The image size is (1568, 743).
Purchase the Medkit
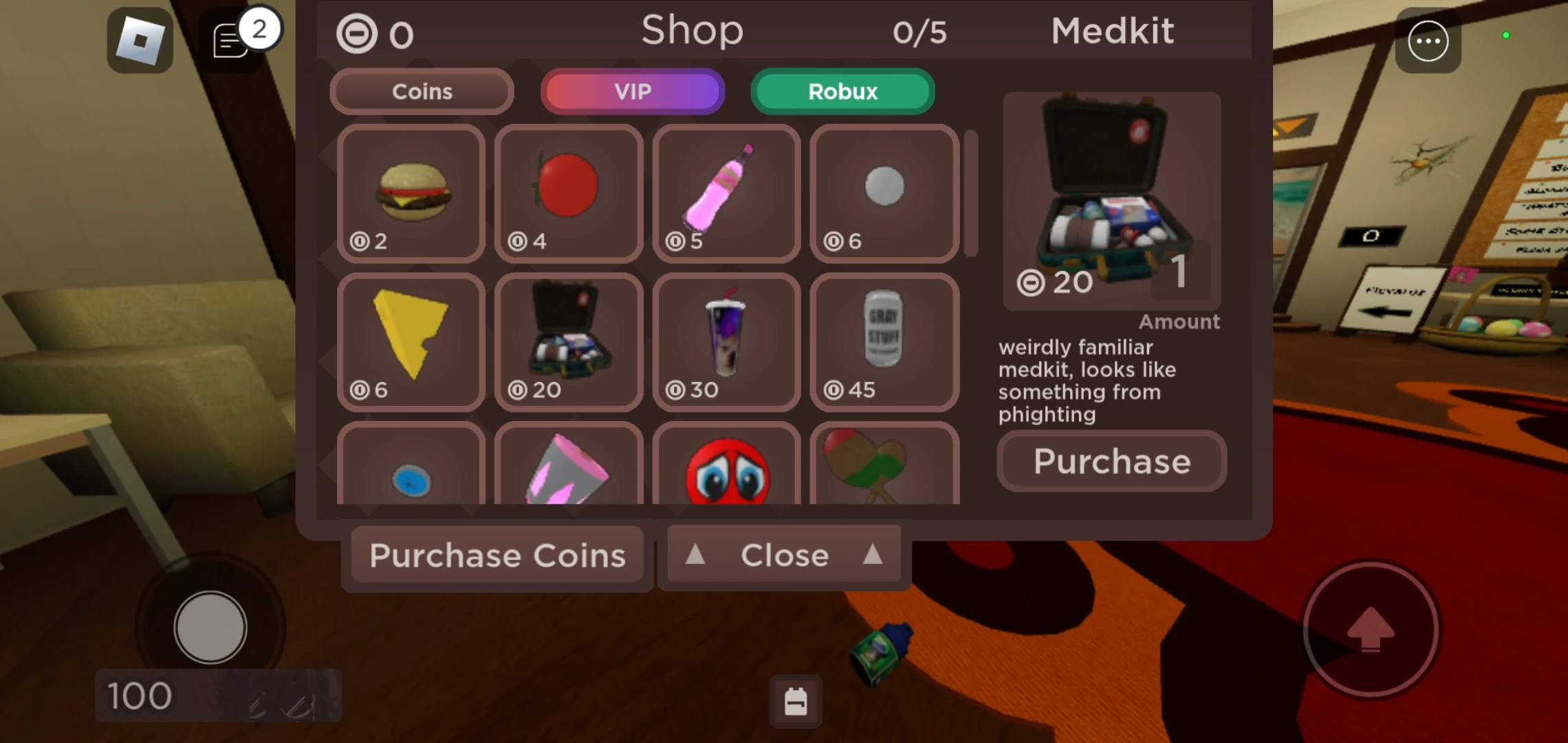pos(1111,462)
